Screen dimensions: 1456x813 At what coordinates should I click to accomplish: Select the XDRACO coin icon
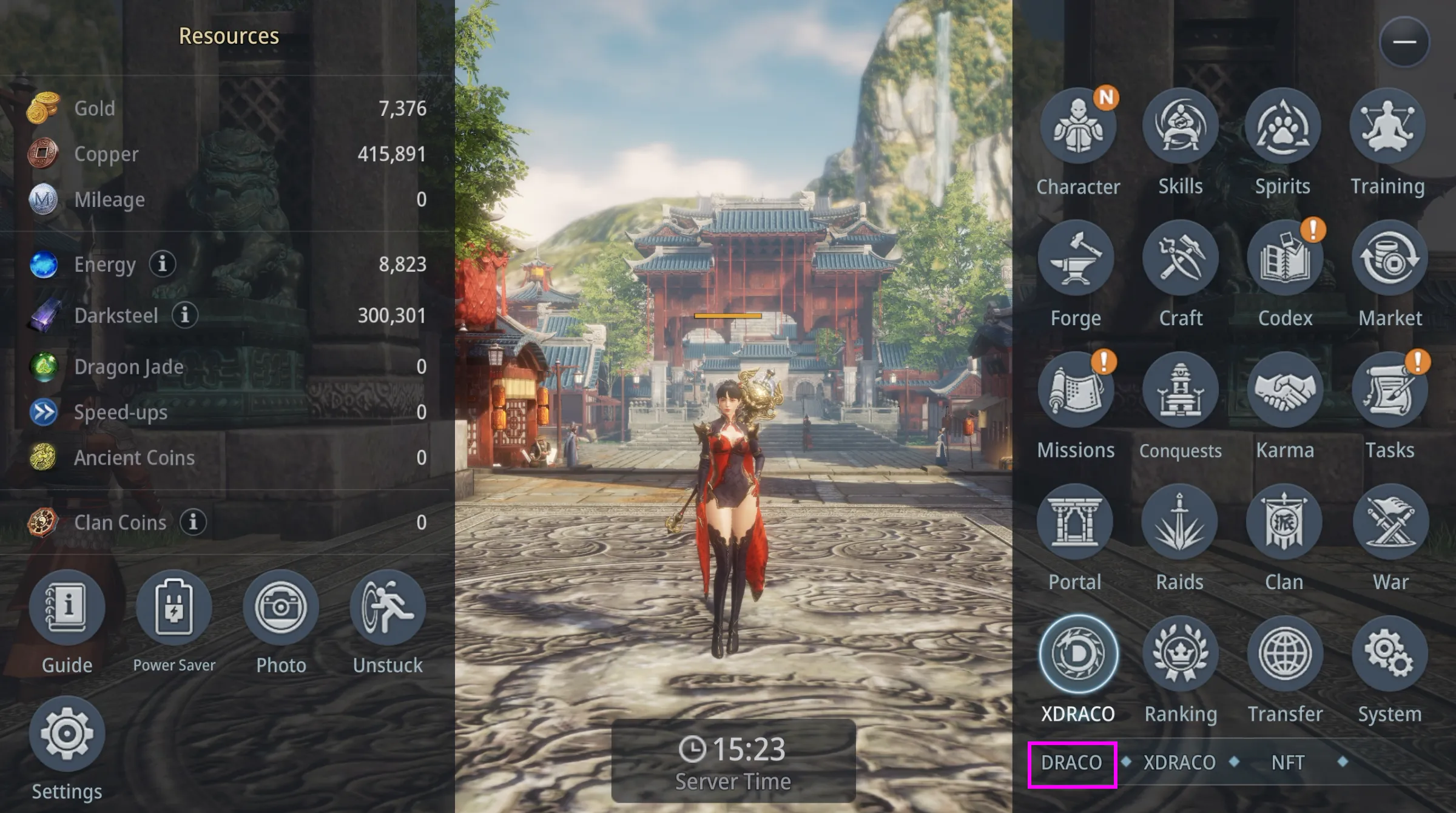(1078, 654)
